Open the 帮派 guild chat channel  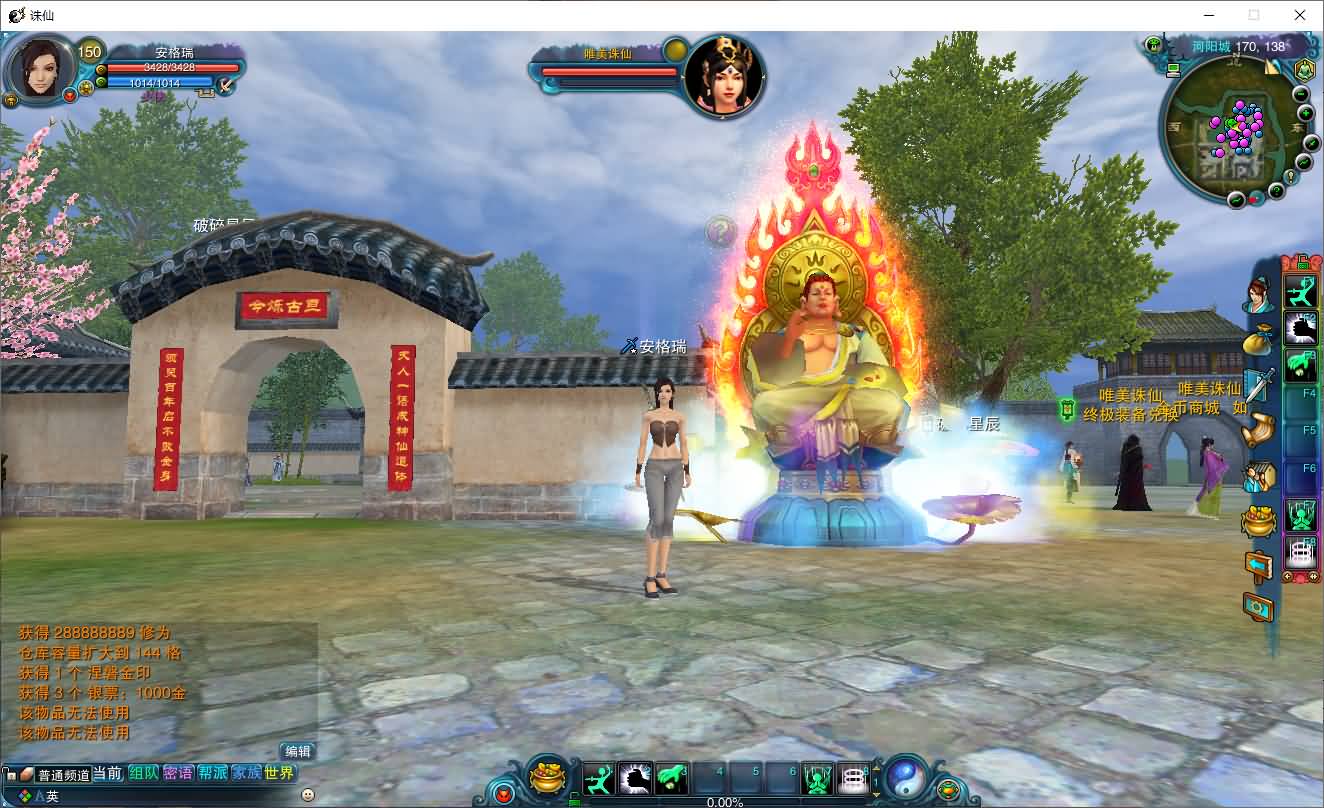pos(212,773)
